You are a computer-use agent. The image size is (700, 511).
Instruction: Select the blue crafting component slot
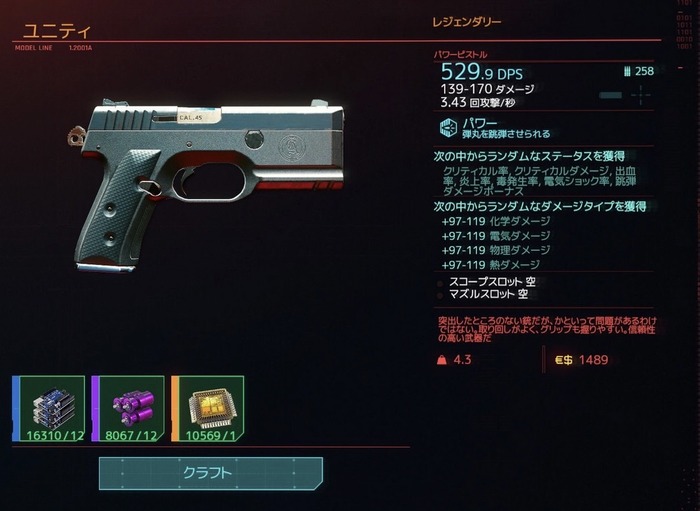click(x=48, y=408)
